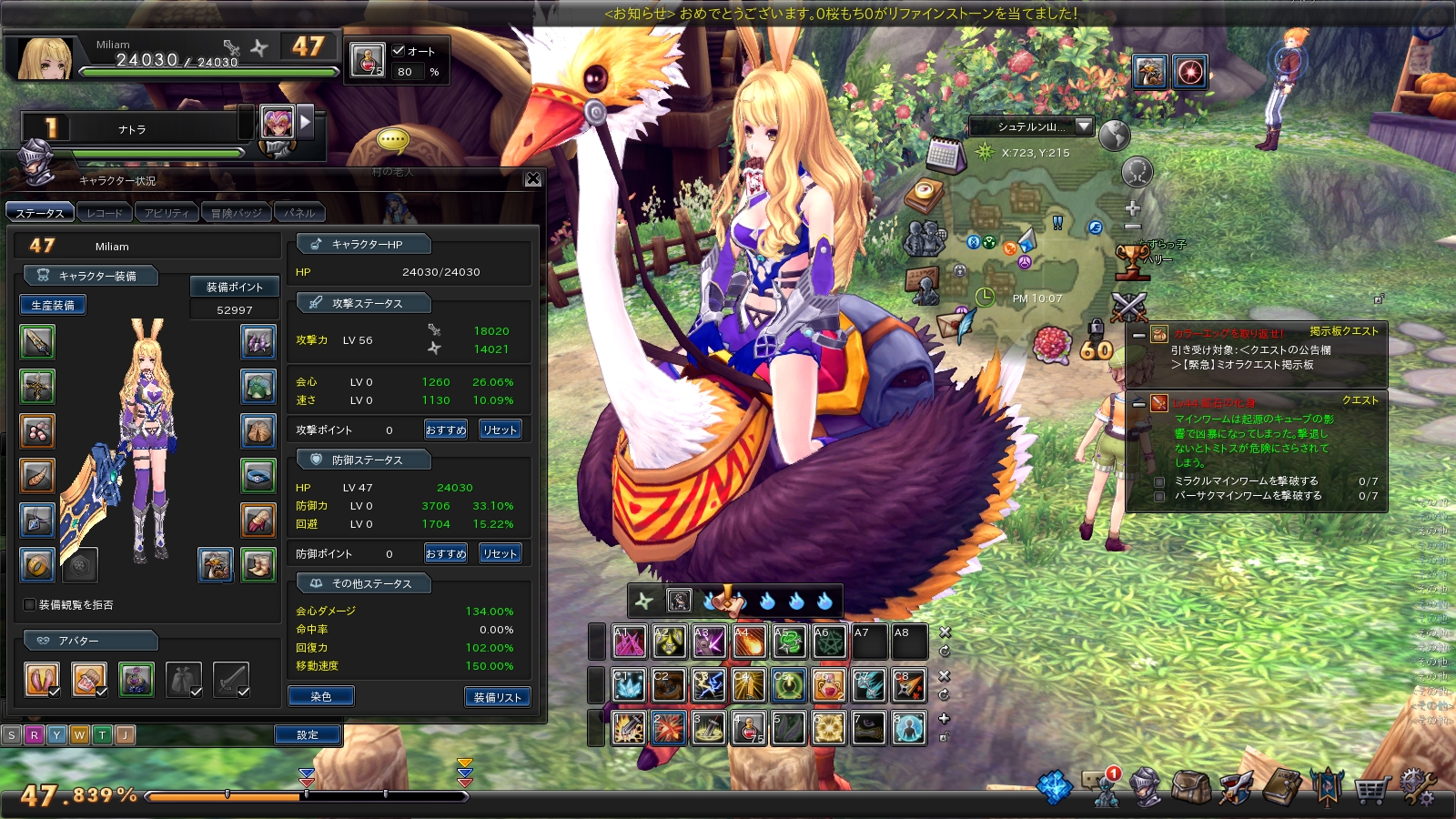Screen dimensions: 1456x819
Task: Click おすすめ for attack points
Action: pyautogui.click(x=446, y=430)
